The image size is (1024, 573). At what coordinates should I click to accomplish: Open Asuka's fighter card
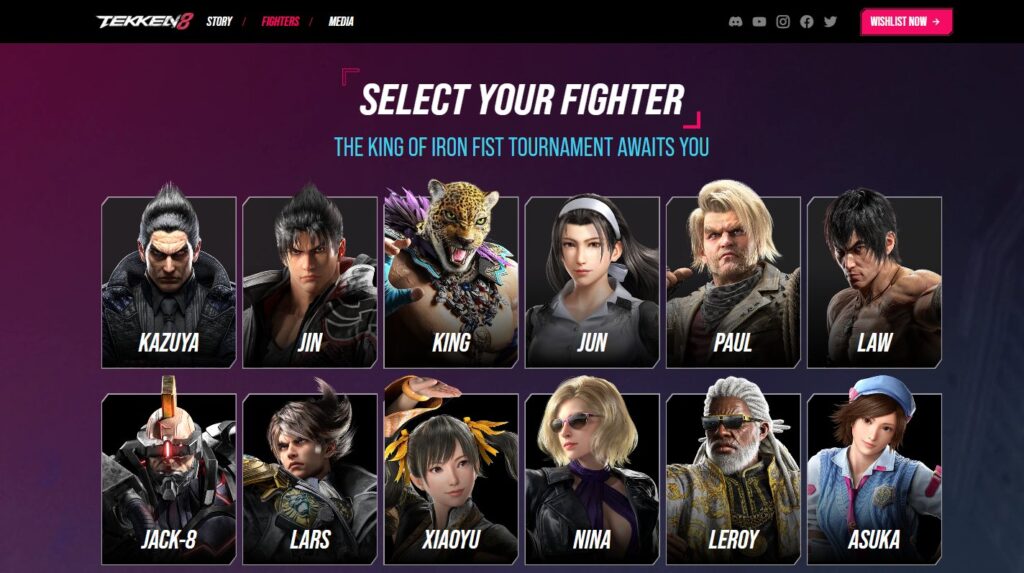(874, 478)
